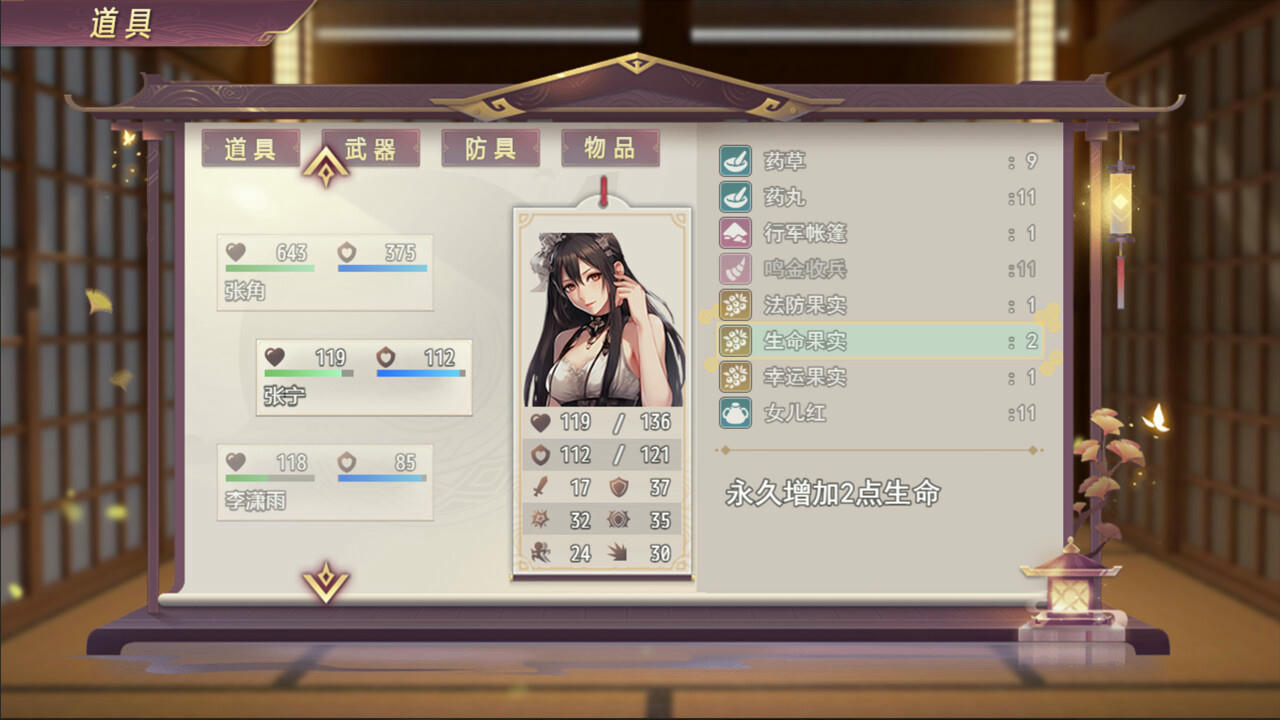Select character 李潇雨
This screenshot has height=720, width=1280.
coord(324,483)
